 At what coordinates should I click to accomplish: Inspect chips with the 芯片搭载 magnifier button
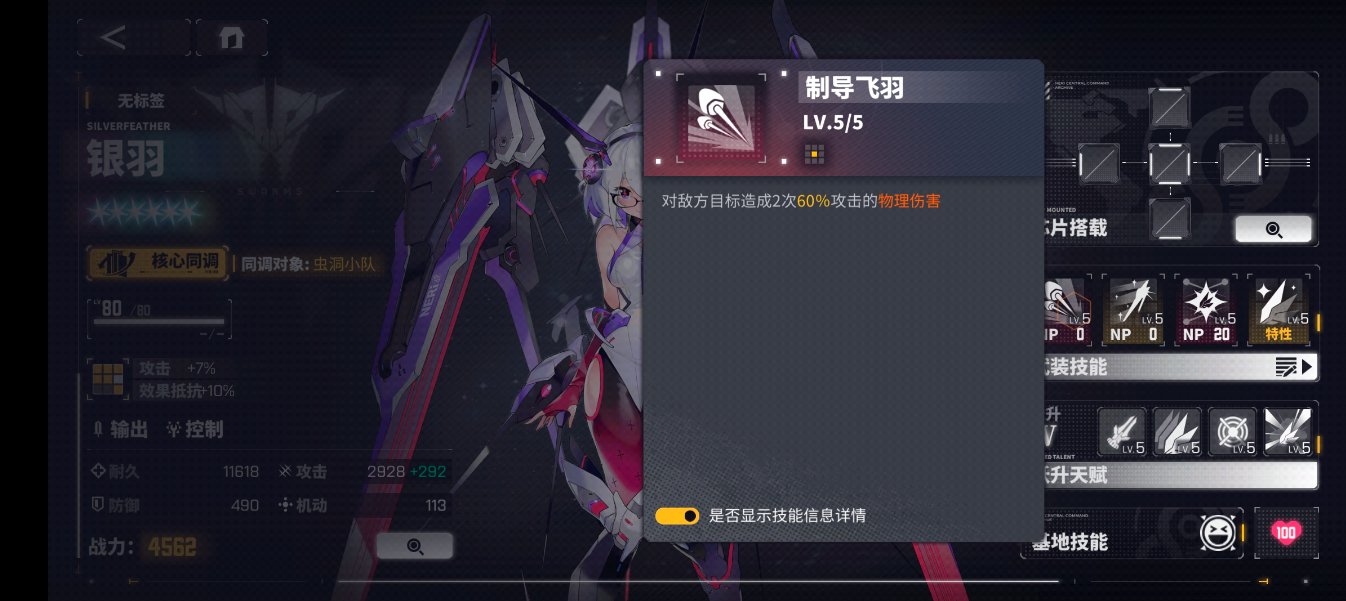(x=1273, y=229)
